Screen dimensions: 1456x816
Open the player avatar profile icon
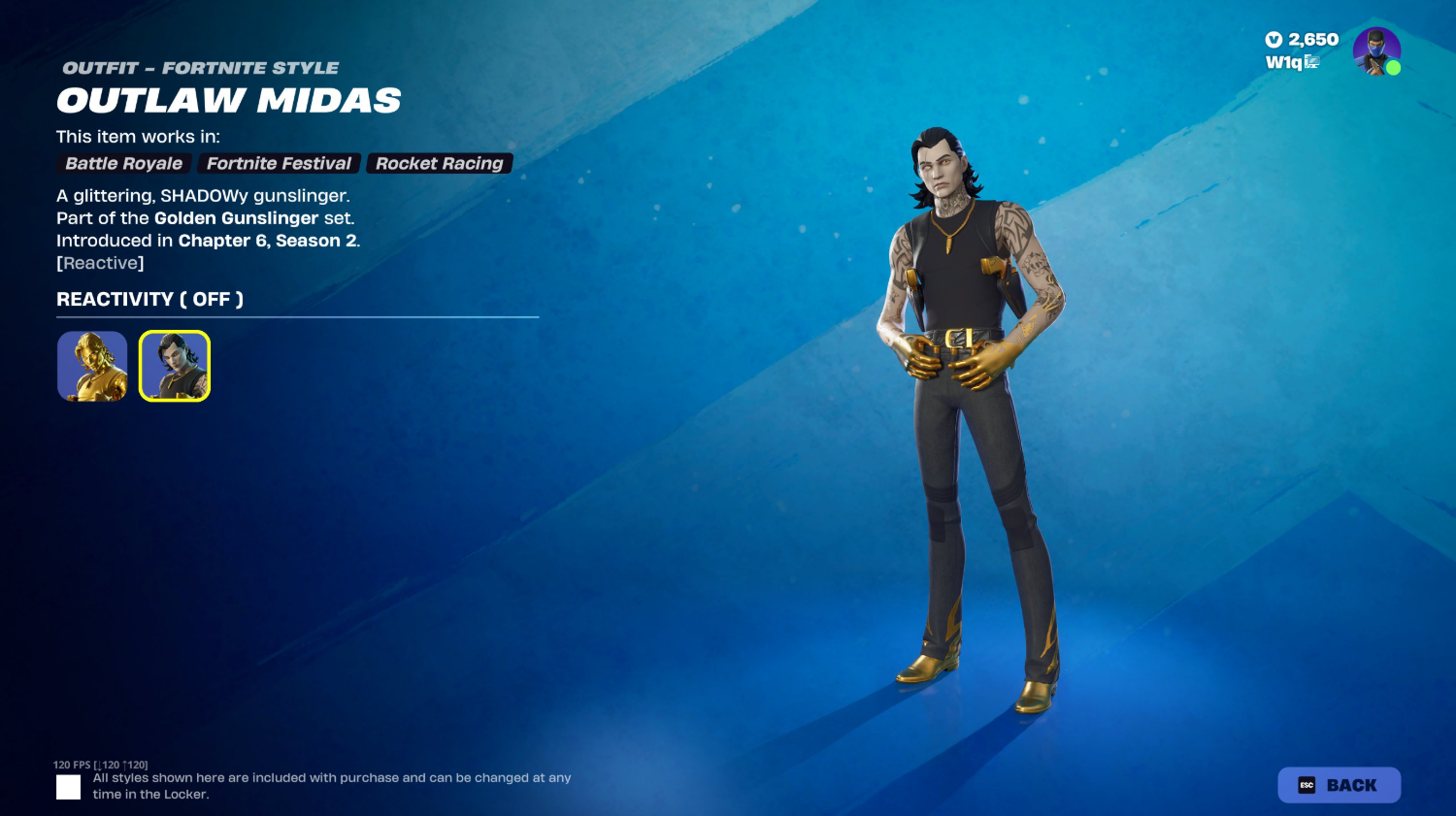[1377, 52]
